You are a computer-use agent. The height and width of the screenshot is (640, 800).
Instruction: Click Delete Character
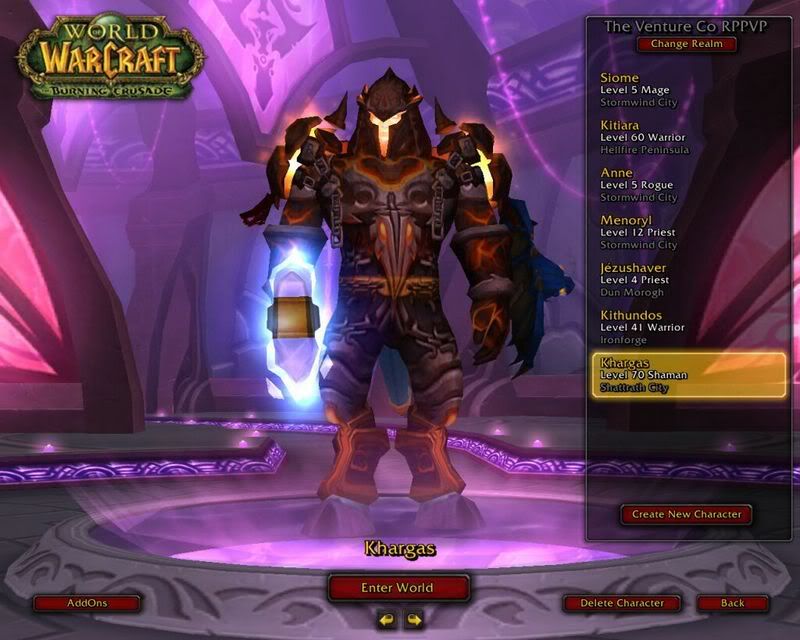click(621, 603)
